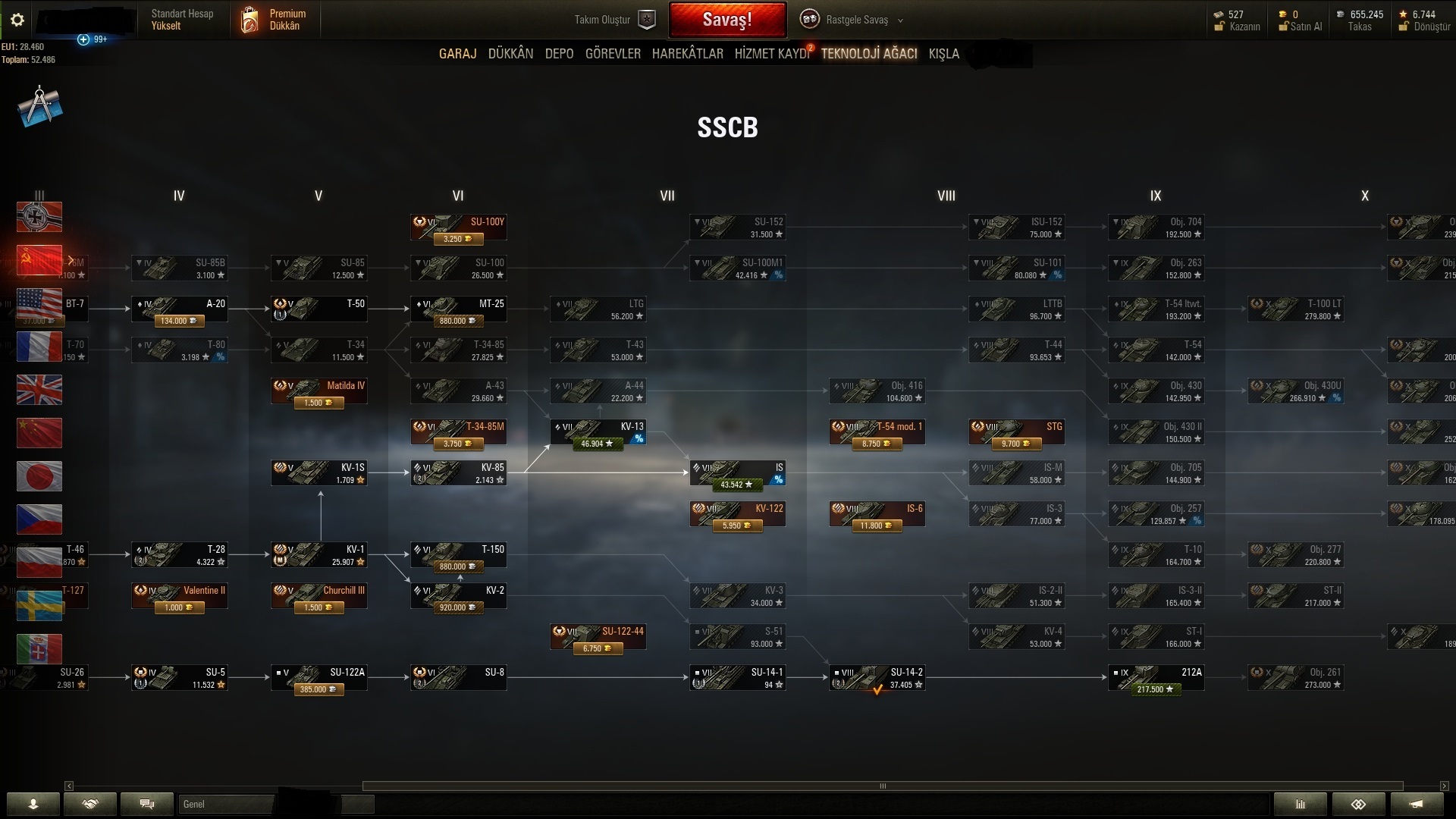
Task: Open the DÜKKÂN tab
Action: (x=510, y=54)
